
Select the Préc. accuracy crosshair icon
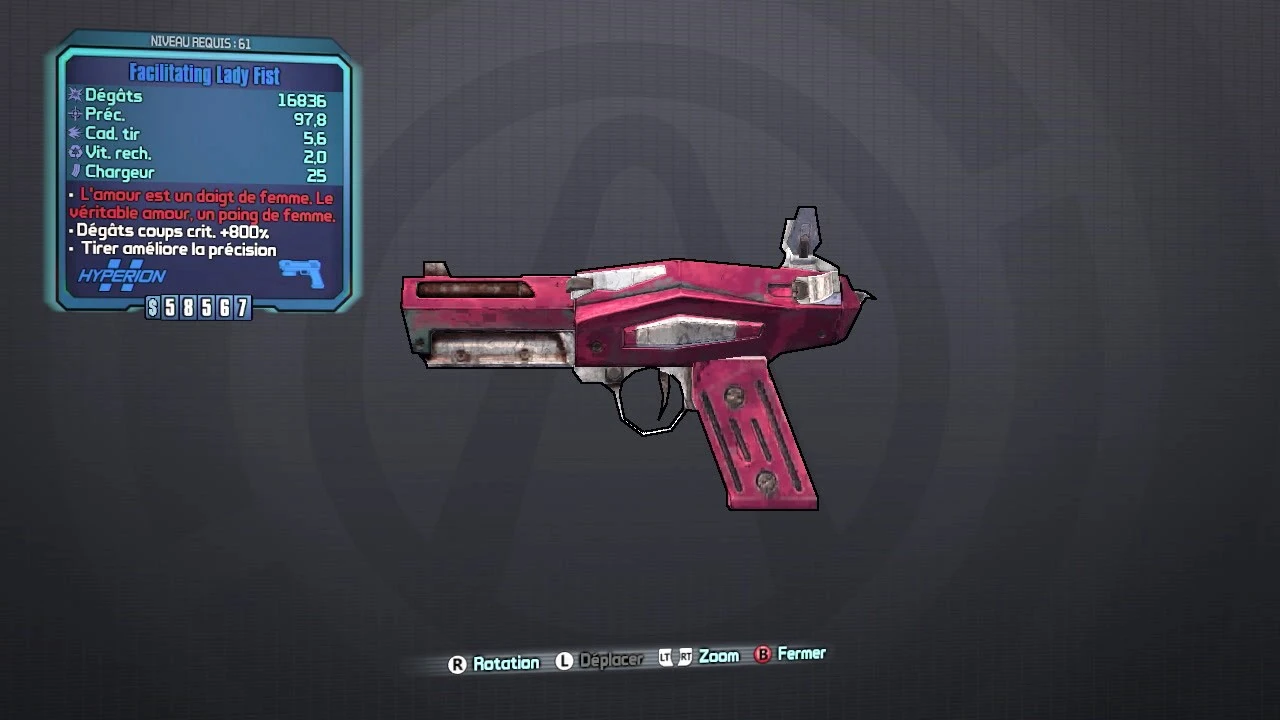73,114
